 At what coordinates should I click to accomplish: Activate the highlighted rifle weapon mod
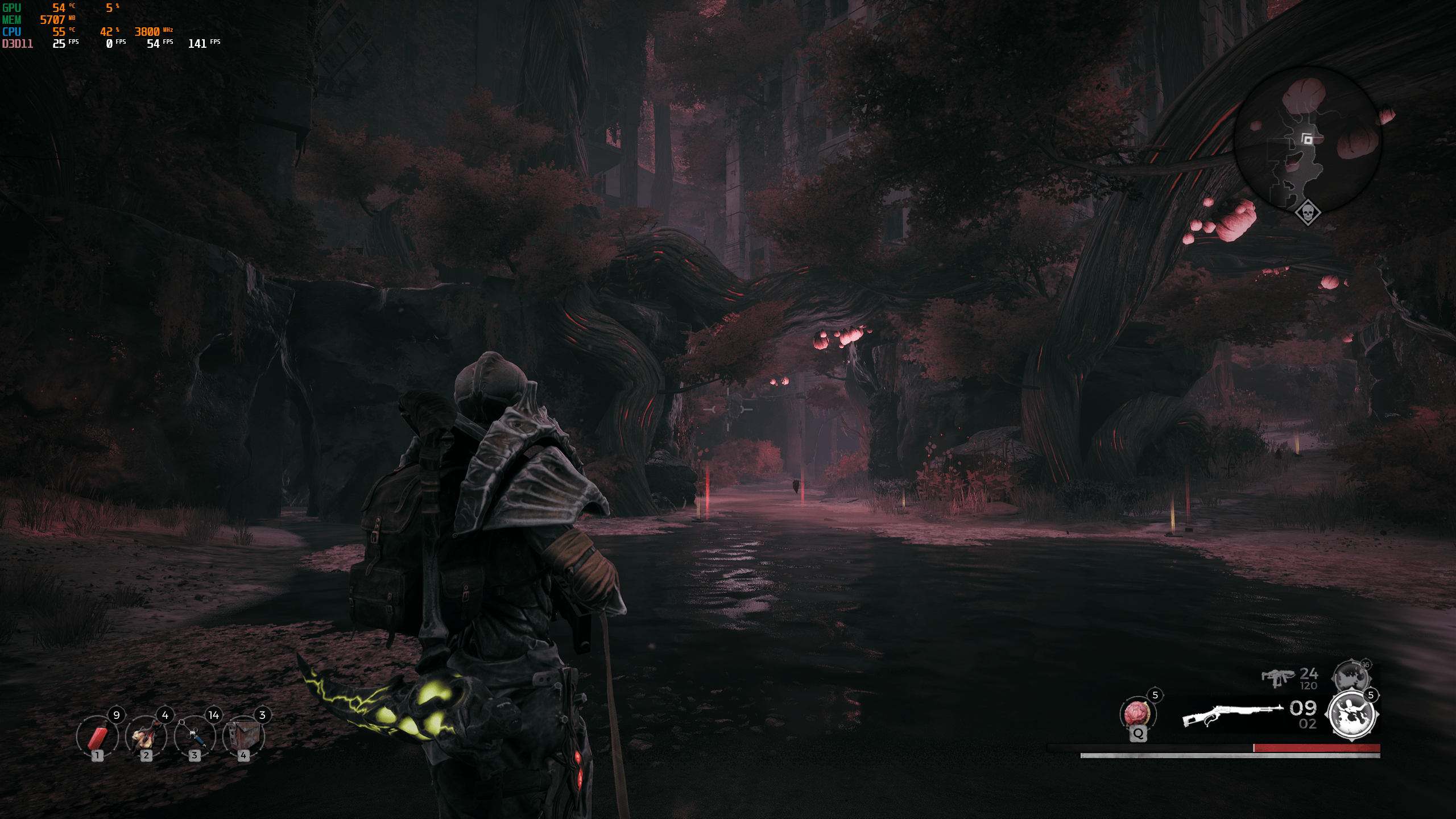point(1351,715)
